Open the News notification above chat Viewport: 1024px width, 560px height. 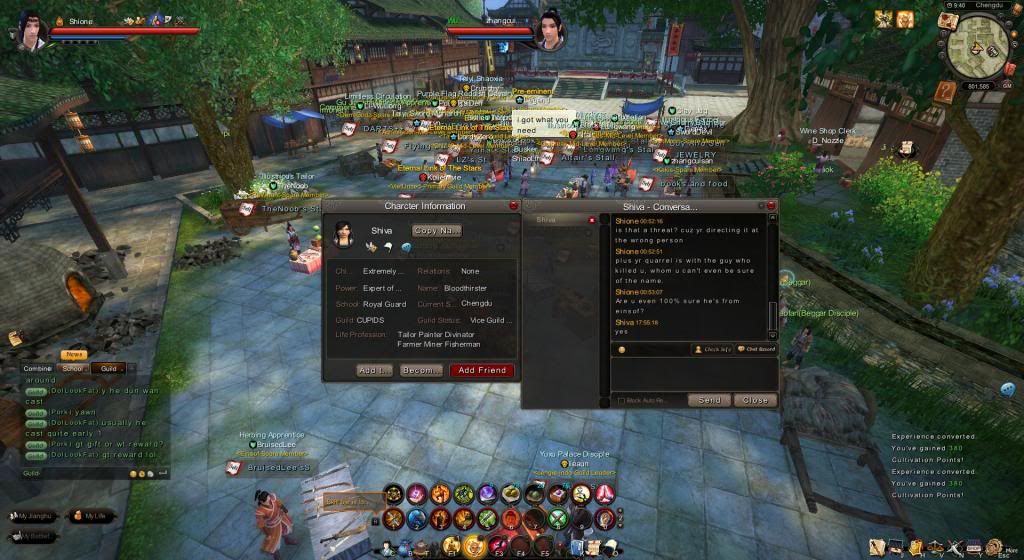pyautogui.click(x=74, y=355)
